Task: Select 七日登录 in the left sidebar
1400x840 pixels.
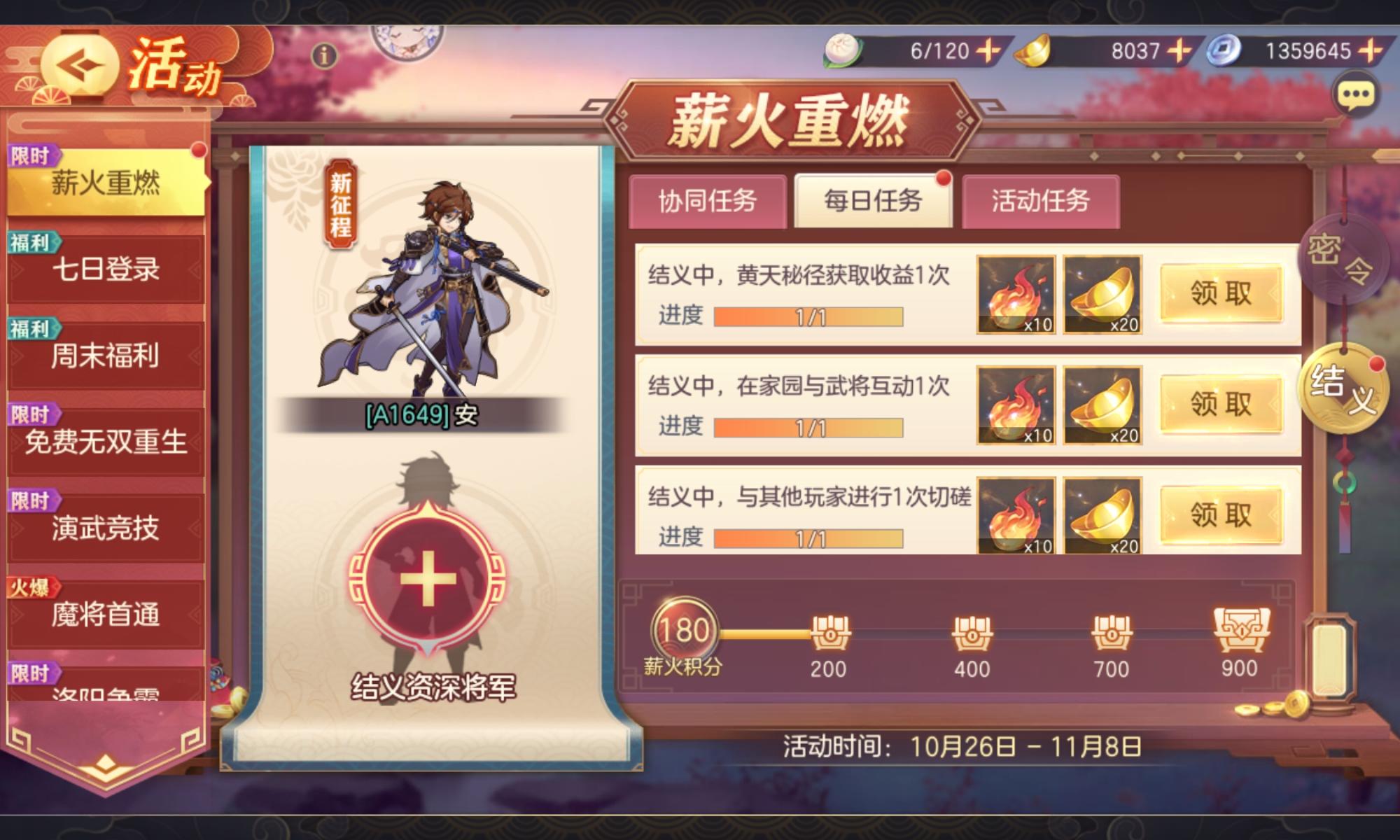Action: pyautogui.click(x=105, y=269)
